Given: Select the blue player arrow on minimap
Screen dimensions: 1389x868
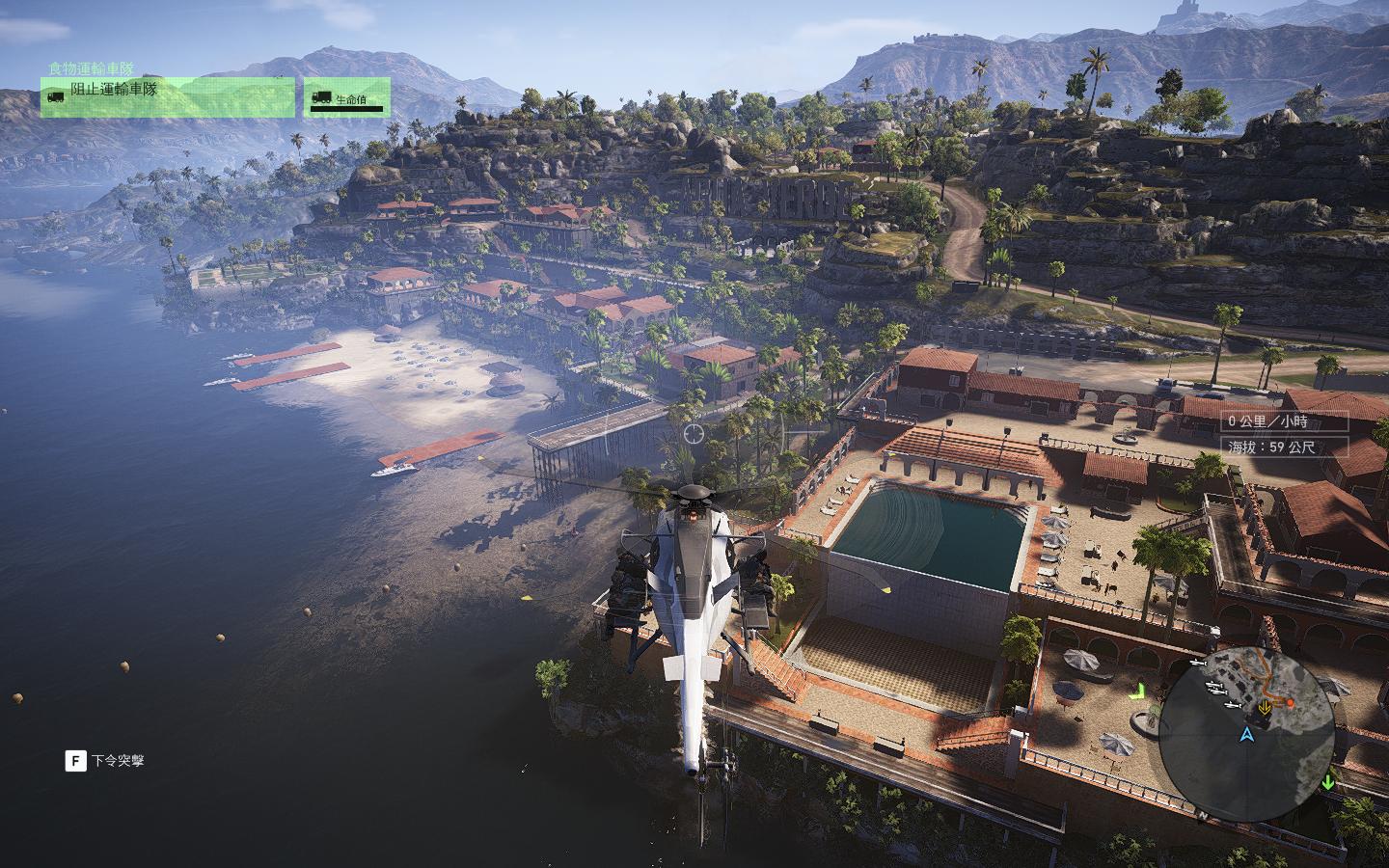Looking at the screenshot, I should tap(1247, 735).
